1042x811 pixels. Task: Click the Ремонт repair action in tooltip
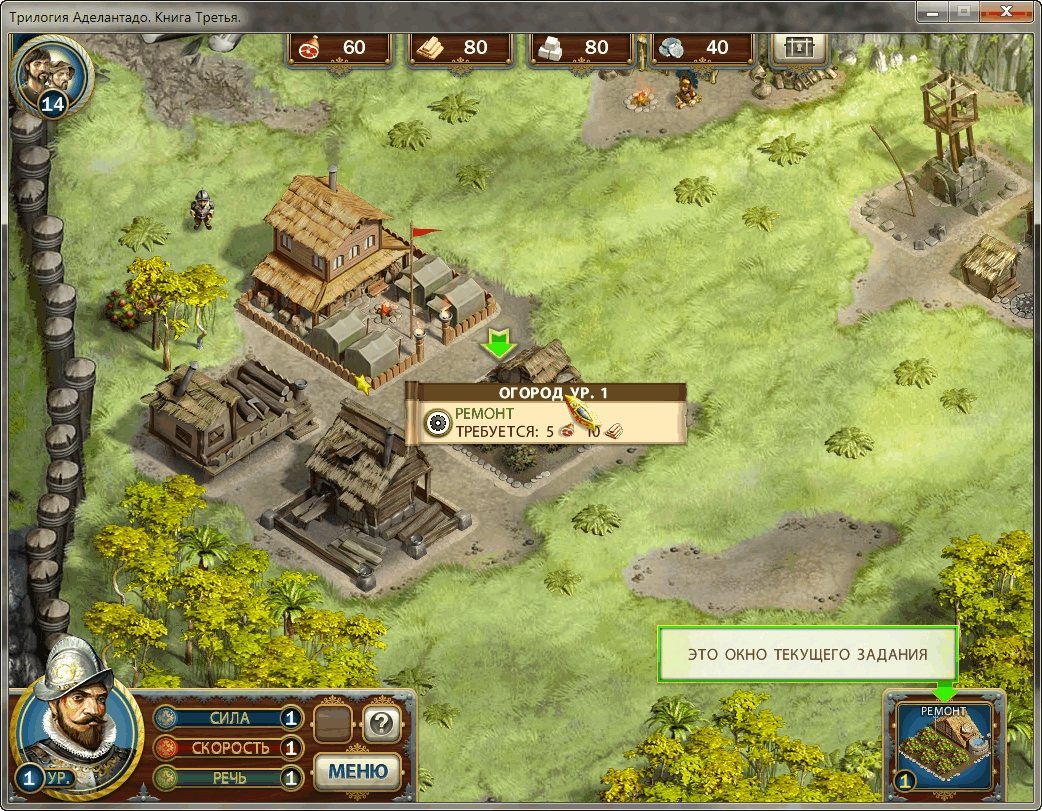tap(484, 413)
